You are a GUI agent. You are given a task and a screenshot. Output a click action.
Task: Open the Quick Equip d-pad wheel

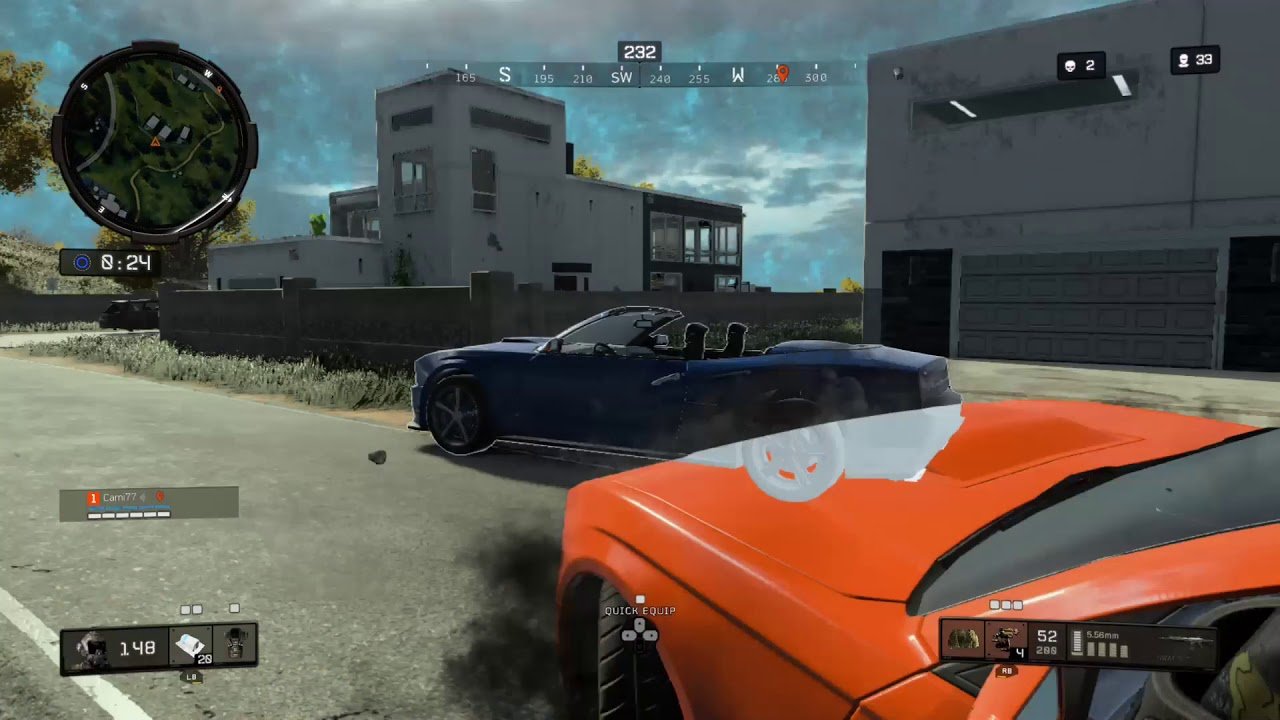coord(640,632)
